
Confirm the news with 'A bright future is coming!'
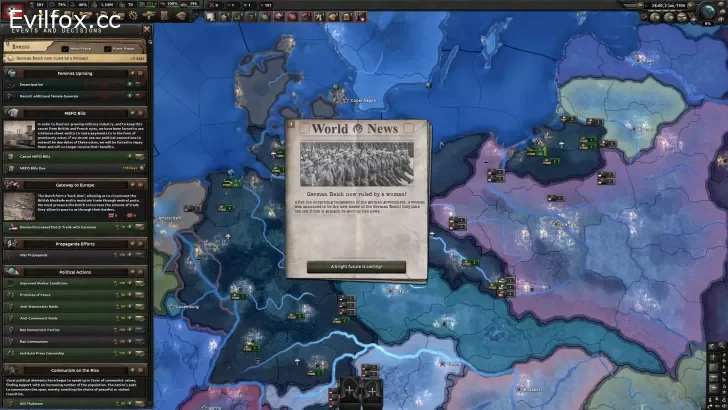click(x=356, y=266)
